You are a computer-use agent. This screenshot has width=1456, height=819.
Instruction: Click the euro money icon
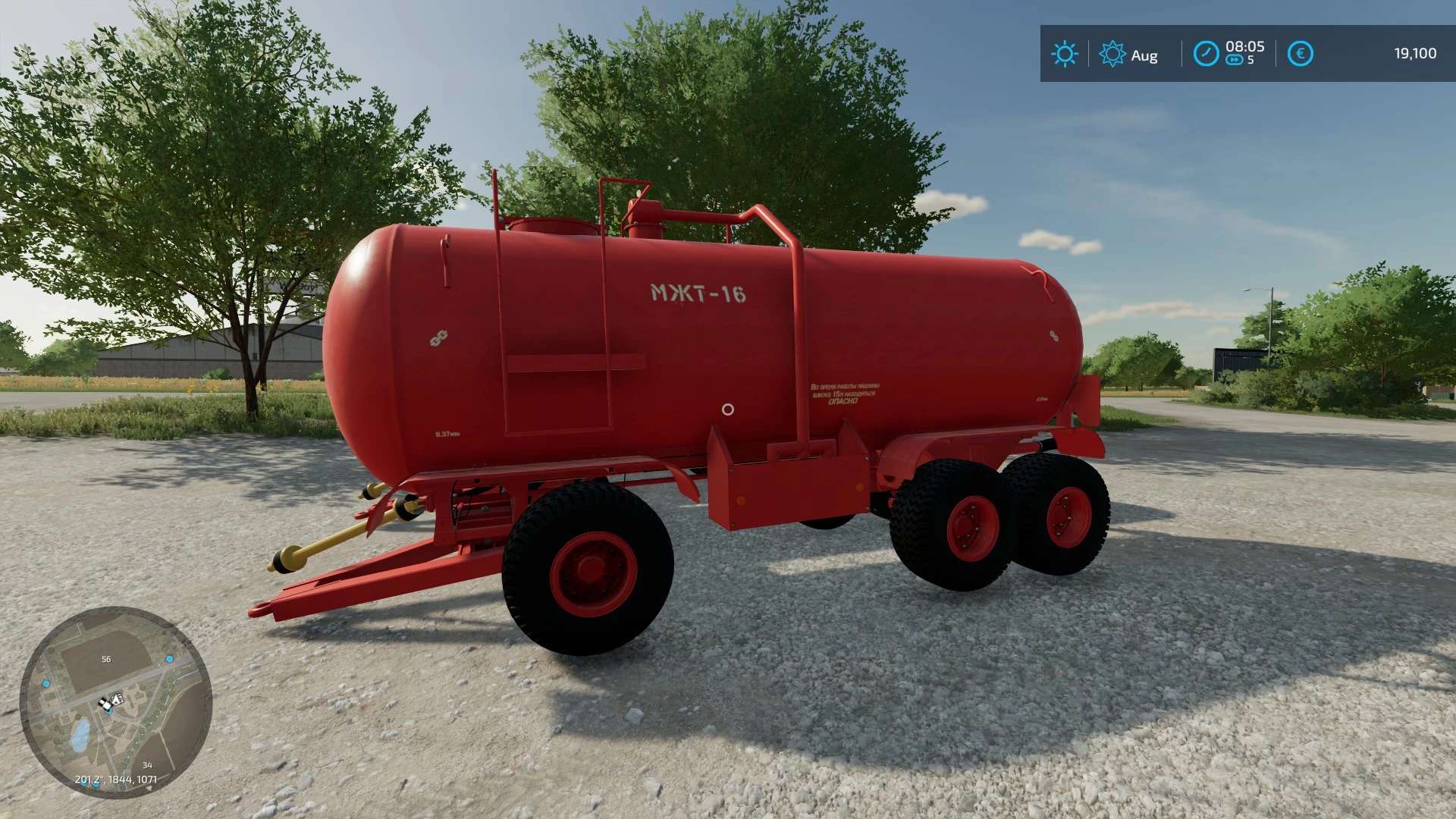pos(1300,54)
